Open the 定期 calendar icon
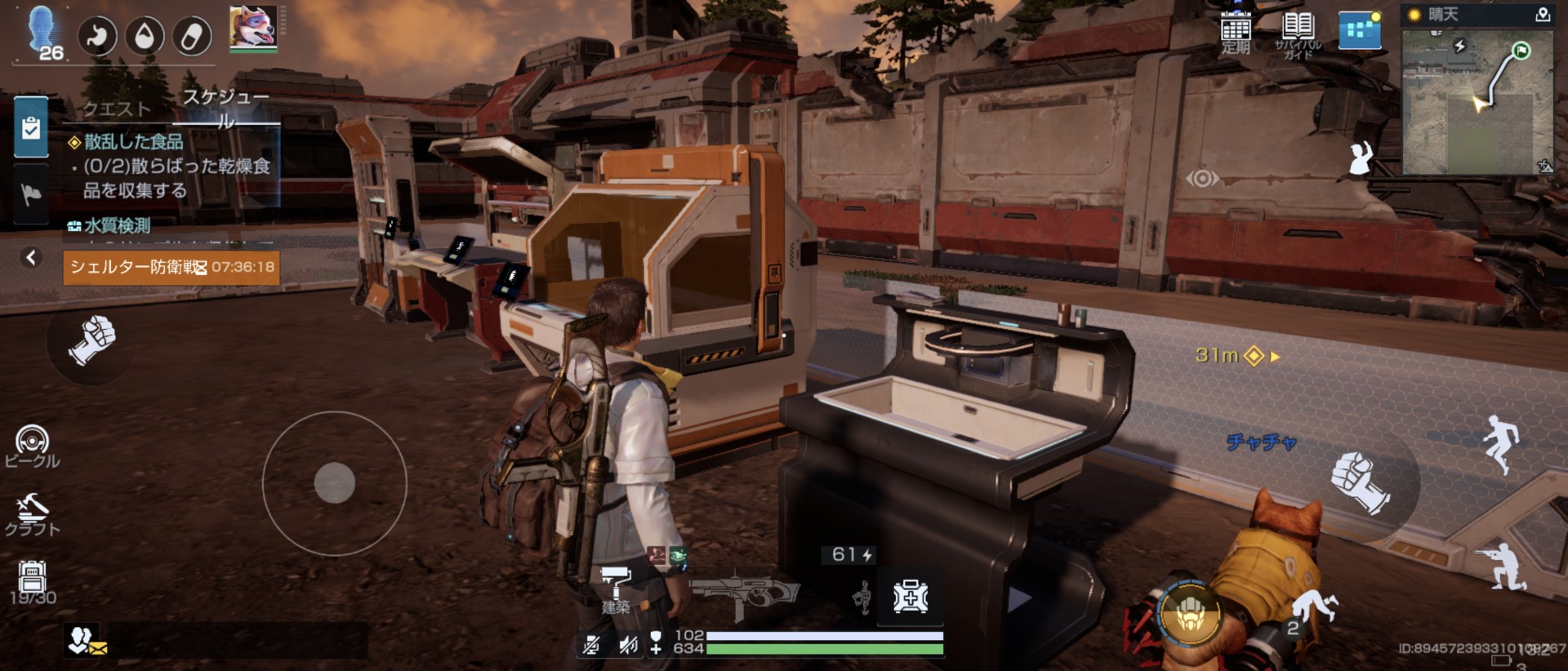Image resolution: width=1568 pixels, height=671 pixels. tap(1236, 33)
